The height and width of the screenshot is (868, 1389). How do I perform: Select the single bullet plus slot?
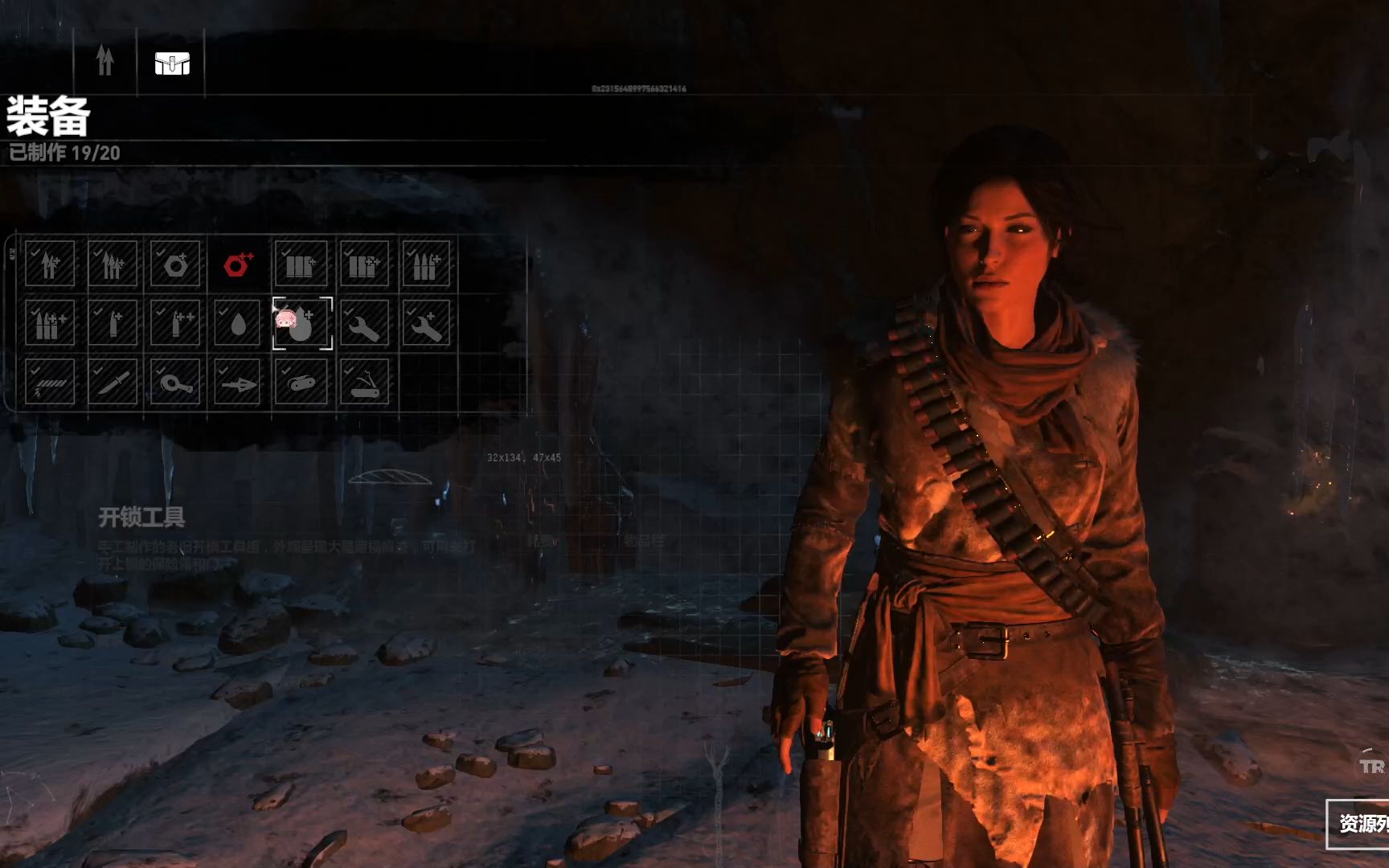pyautogui.click(x=113, y=323)
